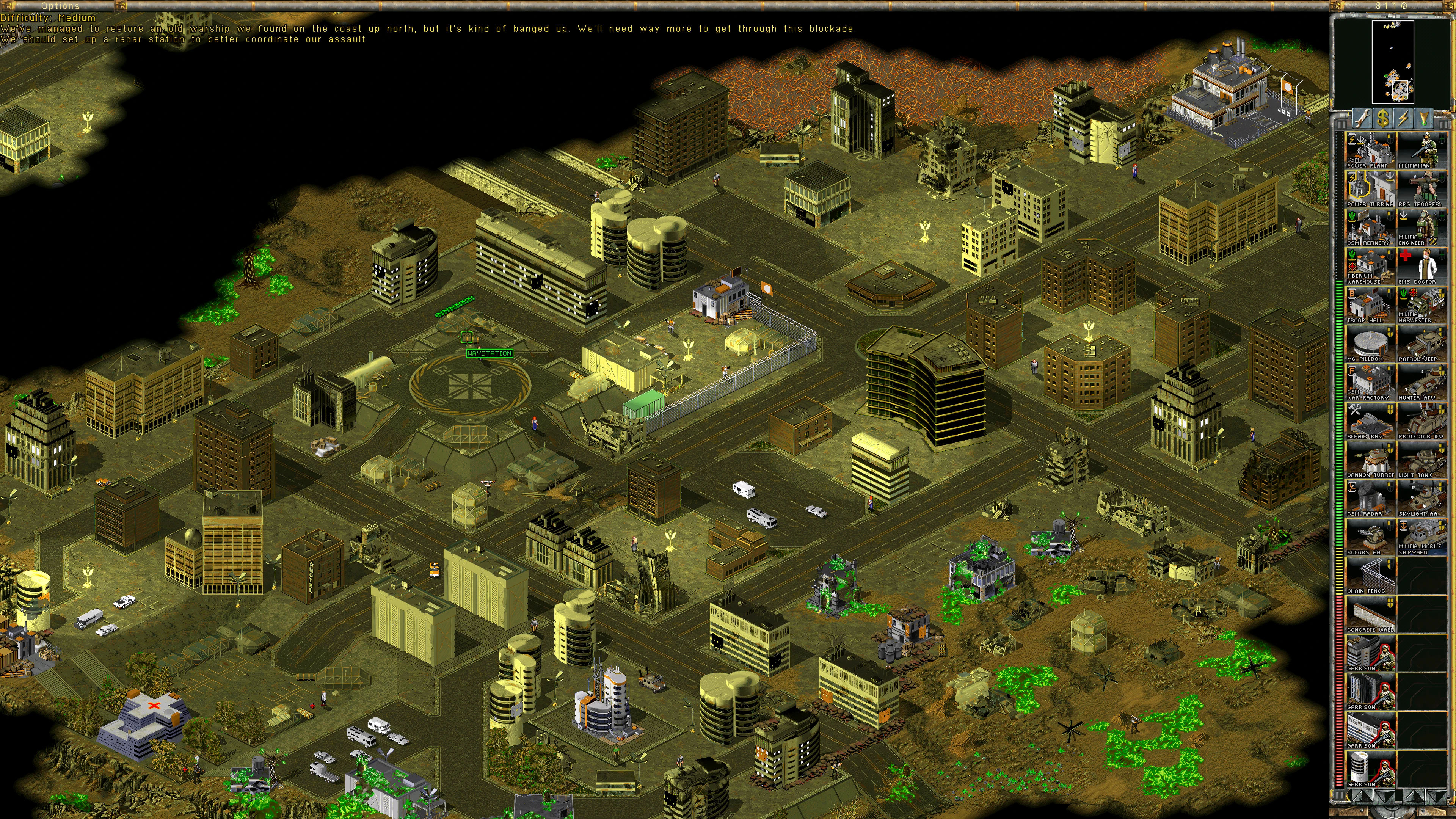Activate the dollar sell button
1456x819 pixels.
1382,118
